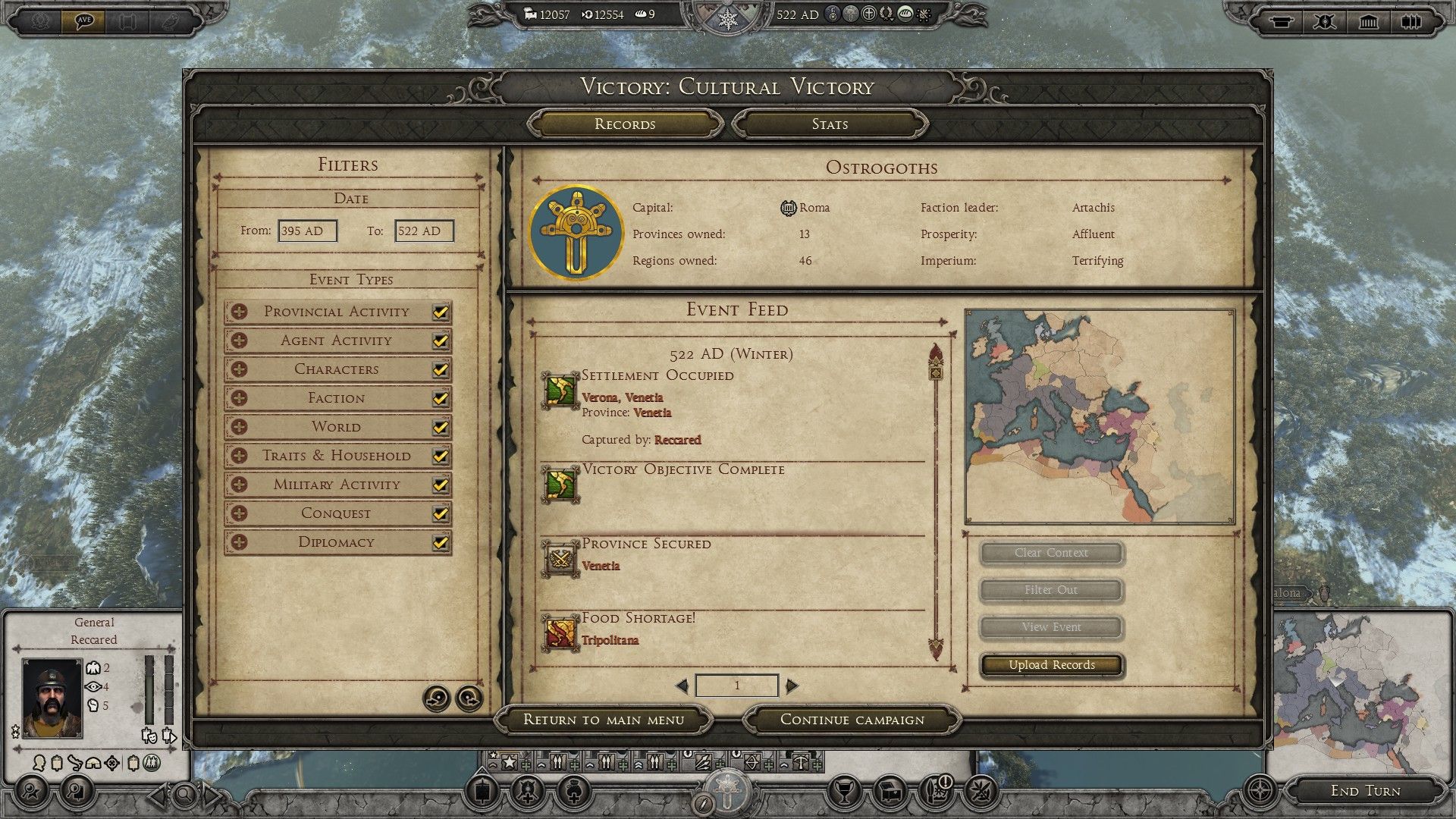Expand the Characters filter category
The image size is (1456, 819).
(x=240, y=369)
